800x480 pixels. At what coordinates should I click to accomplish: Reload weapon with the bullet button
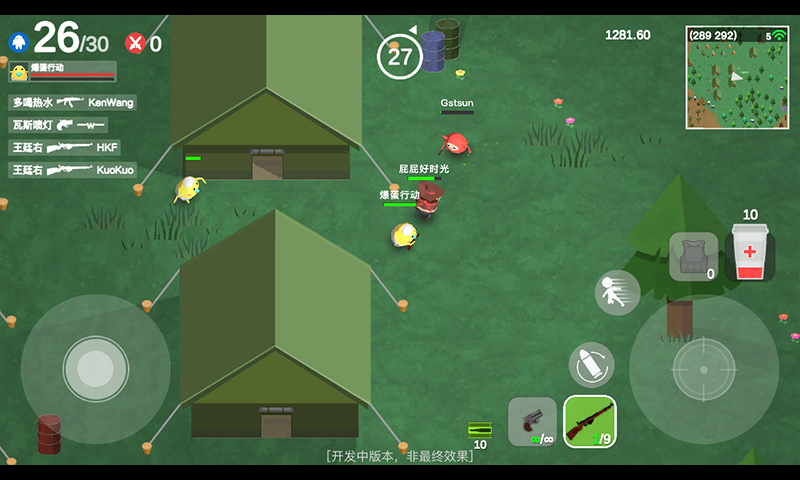coord(591,364)
